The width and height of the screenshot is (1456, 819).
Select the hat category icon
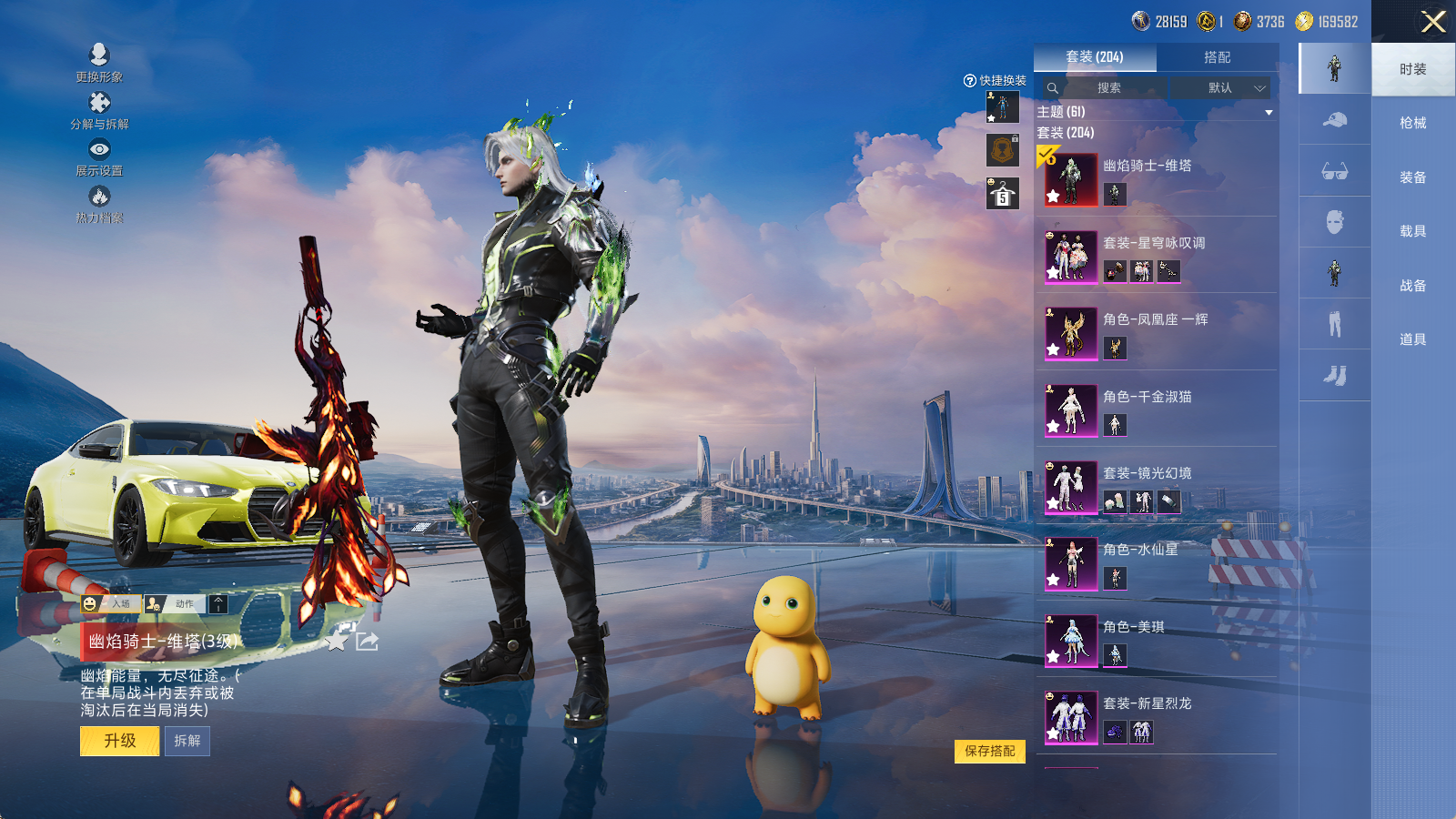click(x=1335, y=120)
